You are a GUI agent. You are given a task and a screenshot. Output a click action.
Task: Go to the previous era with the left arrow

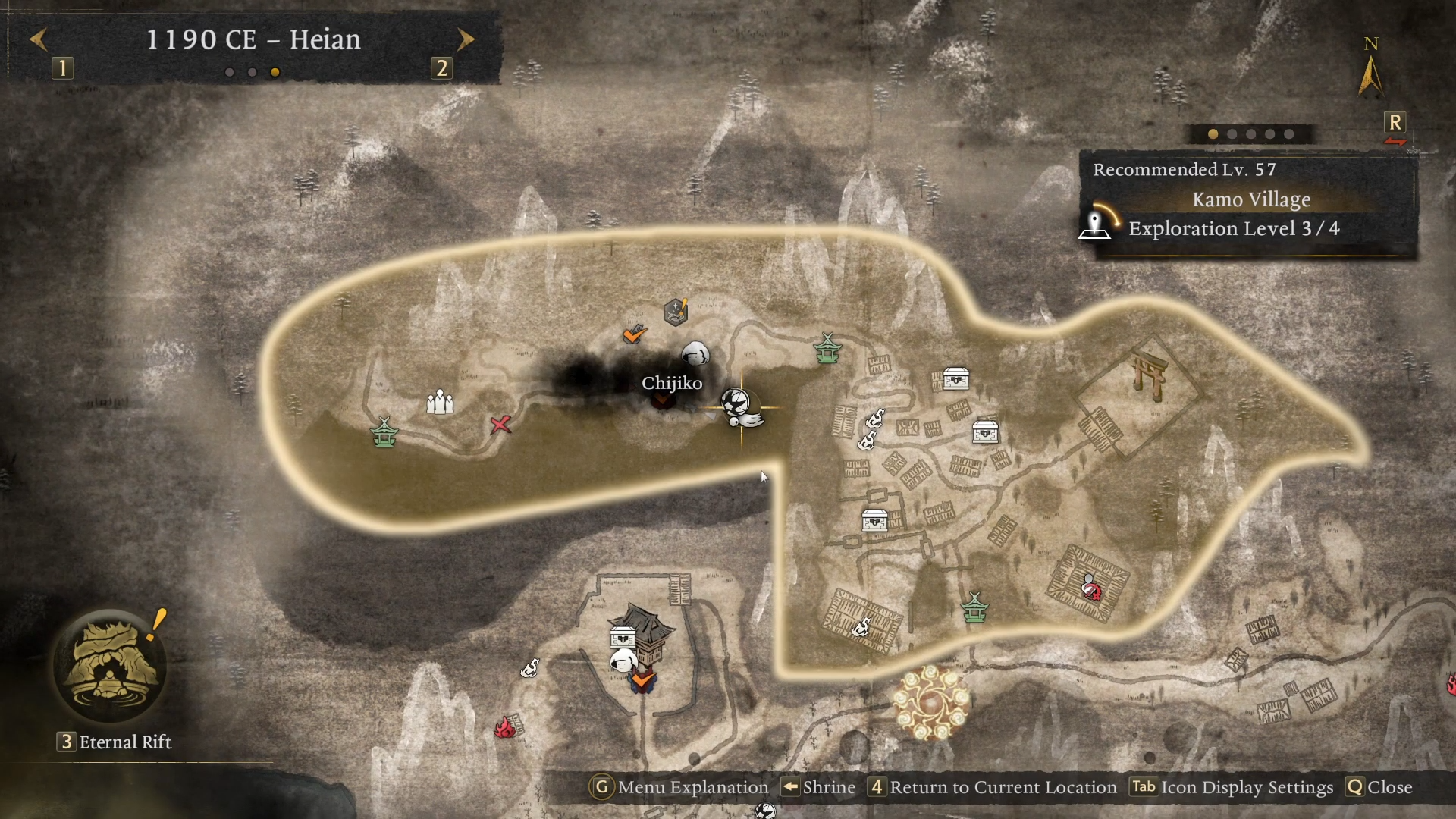click(39, 39)
